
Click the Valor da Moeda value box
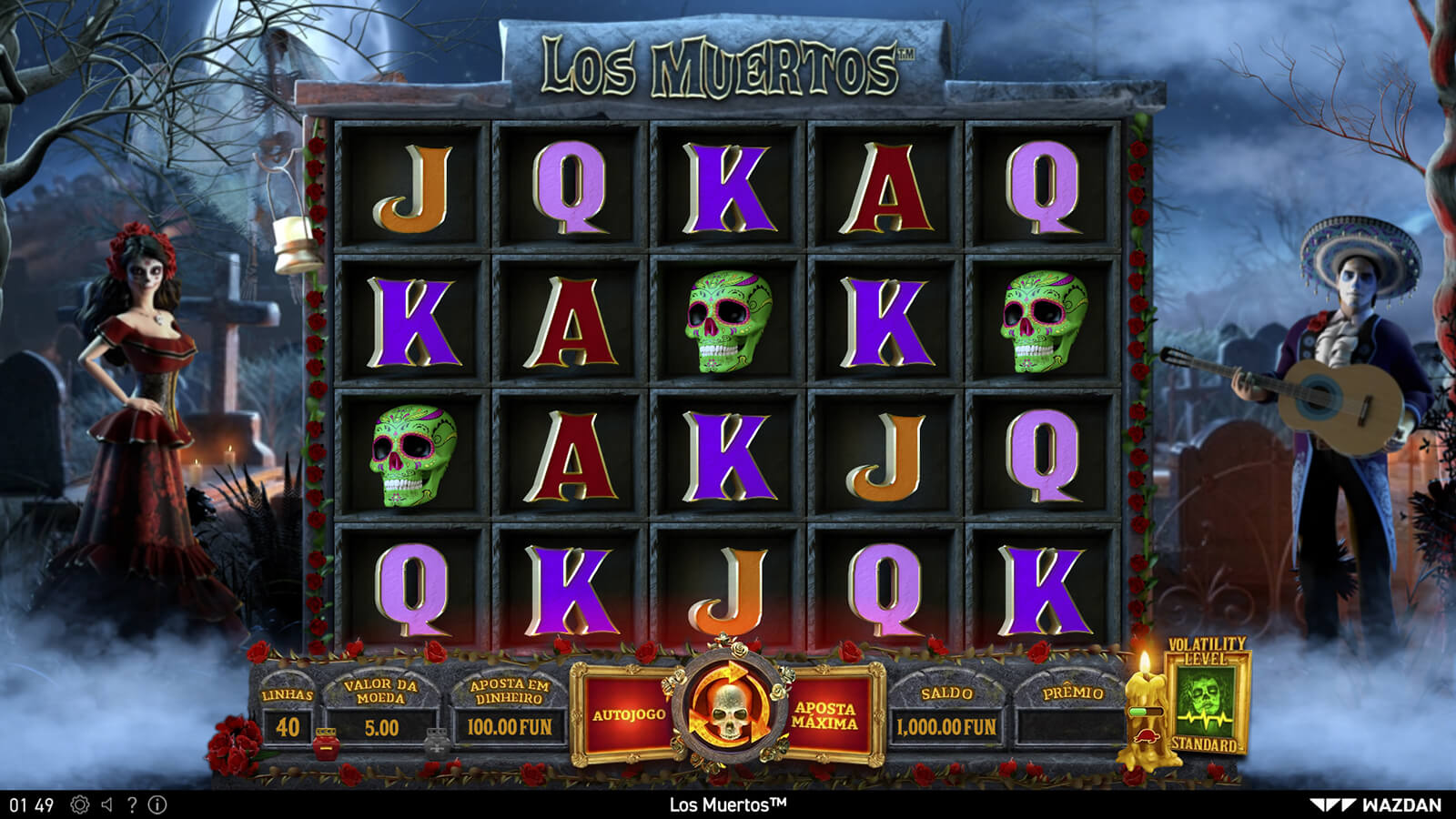click(x=381, y=727)
